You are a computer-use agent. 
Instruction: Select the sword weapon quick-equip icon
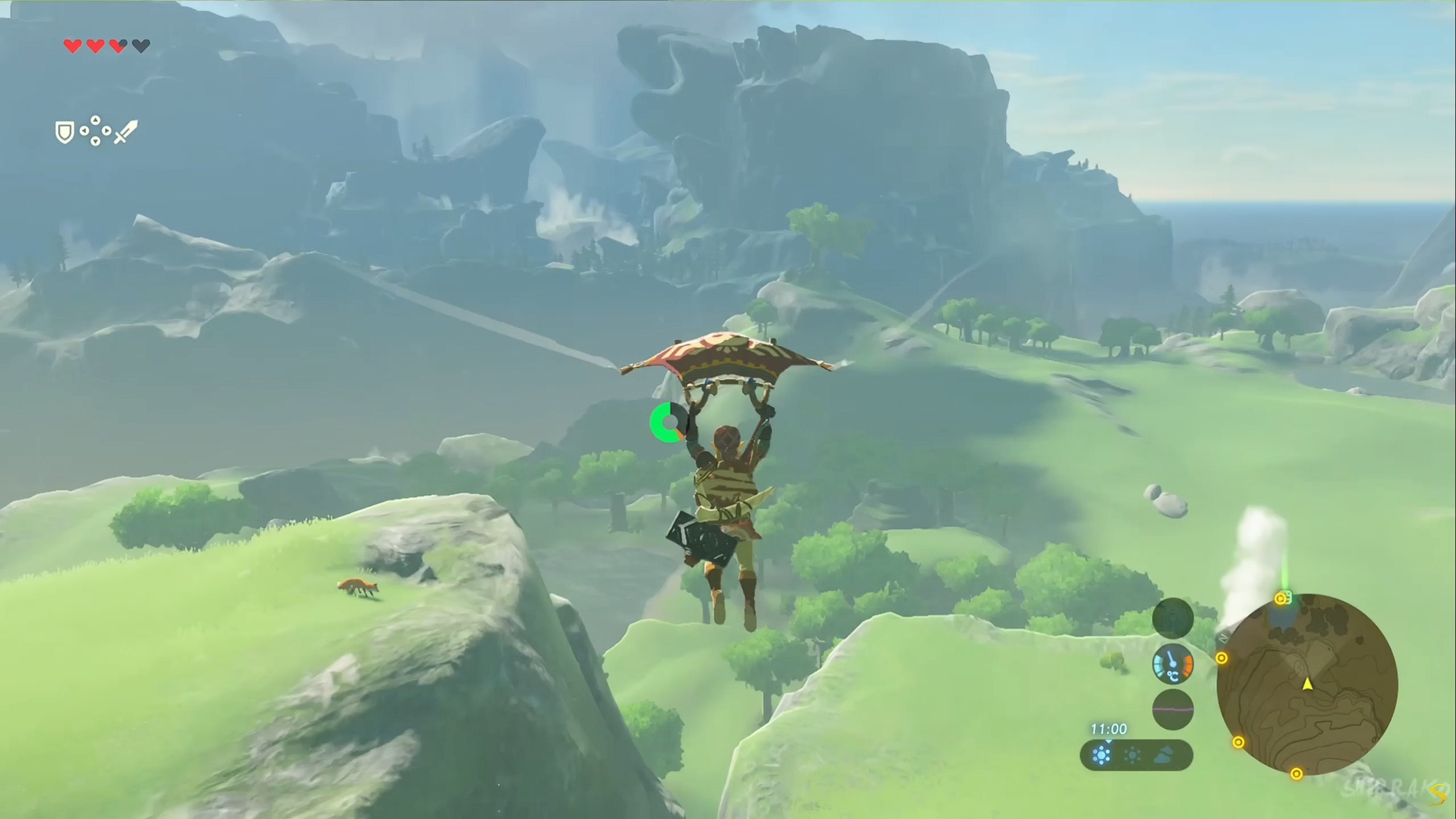tap(126, 132)
